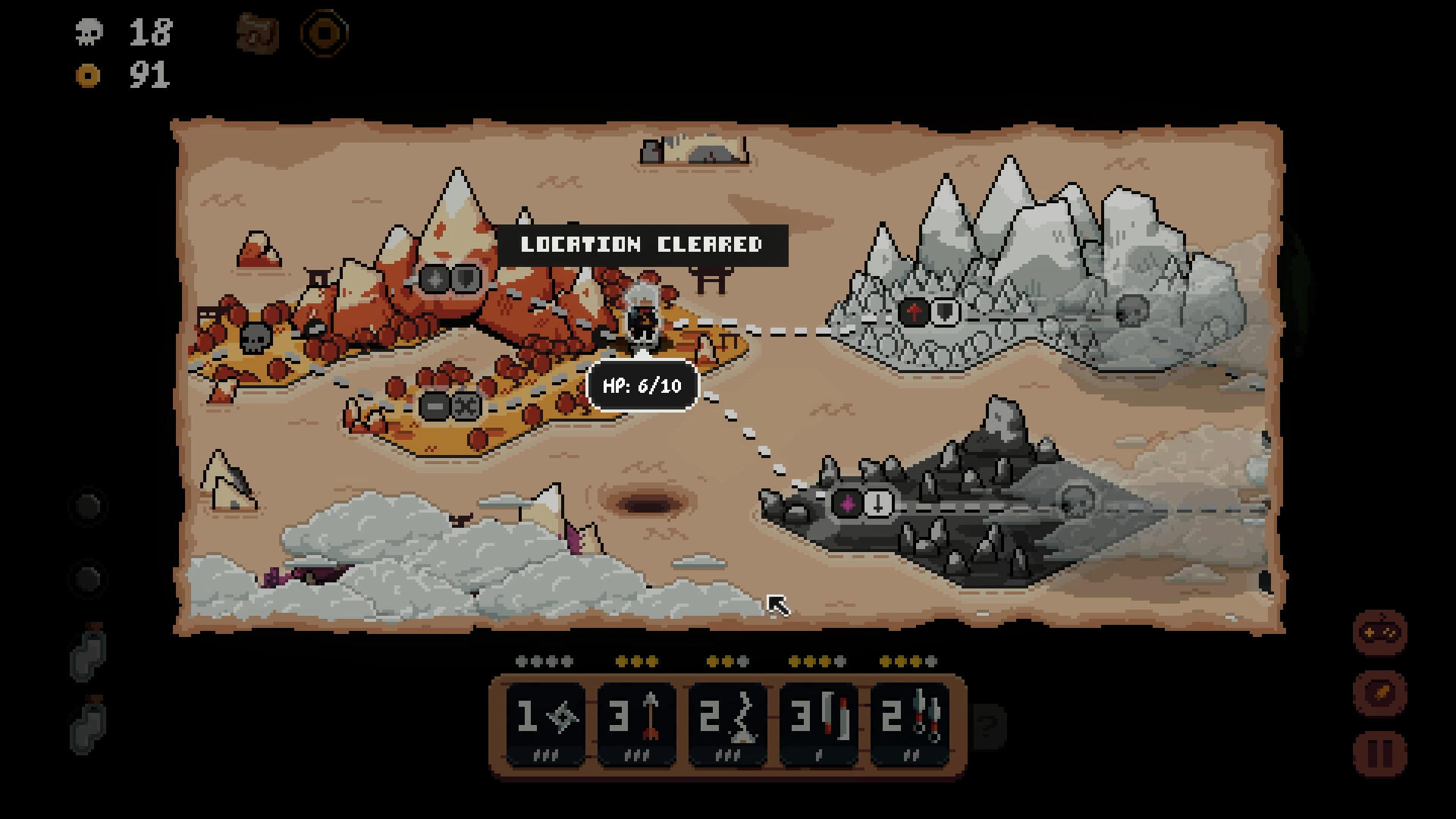Expand the cleared node with minus and X icons
The width and height of the screenshot is (1456, 819).
(450, 408)
